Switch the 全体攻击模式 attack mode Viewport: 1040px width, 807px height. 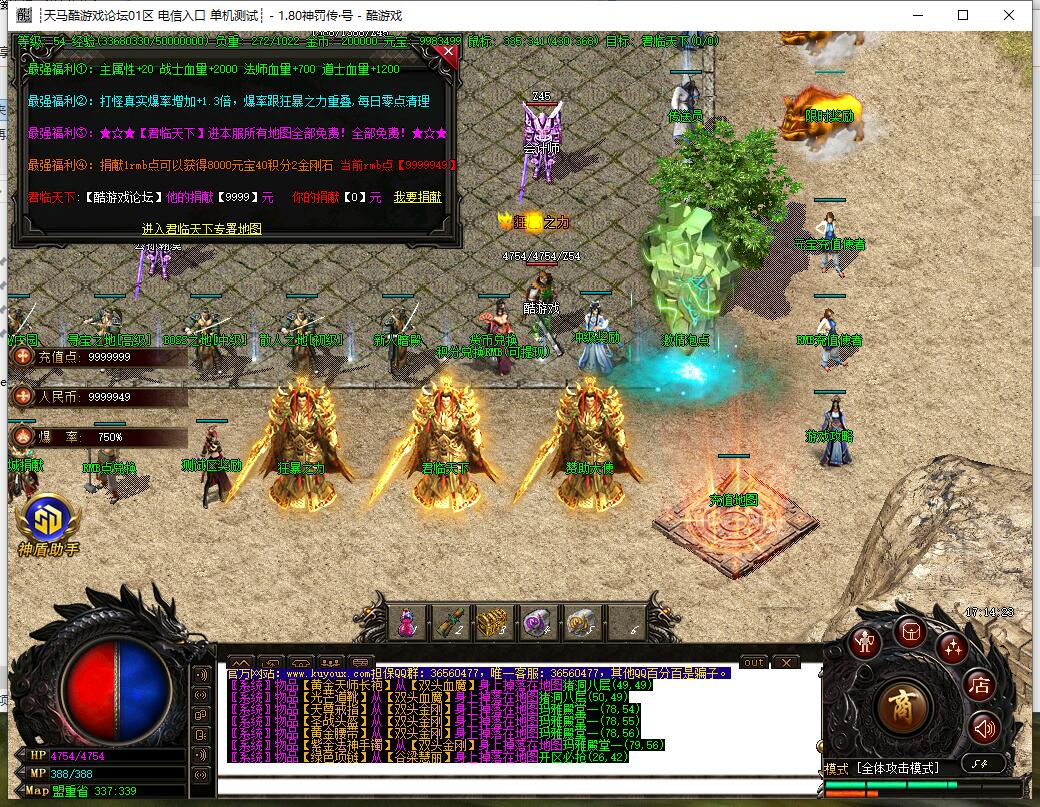tap(899, 768)
